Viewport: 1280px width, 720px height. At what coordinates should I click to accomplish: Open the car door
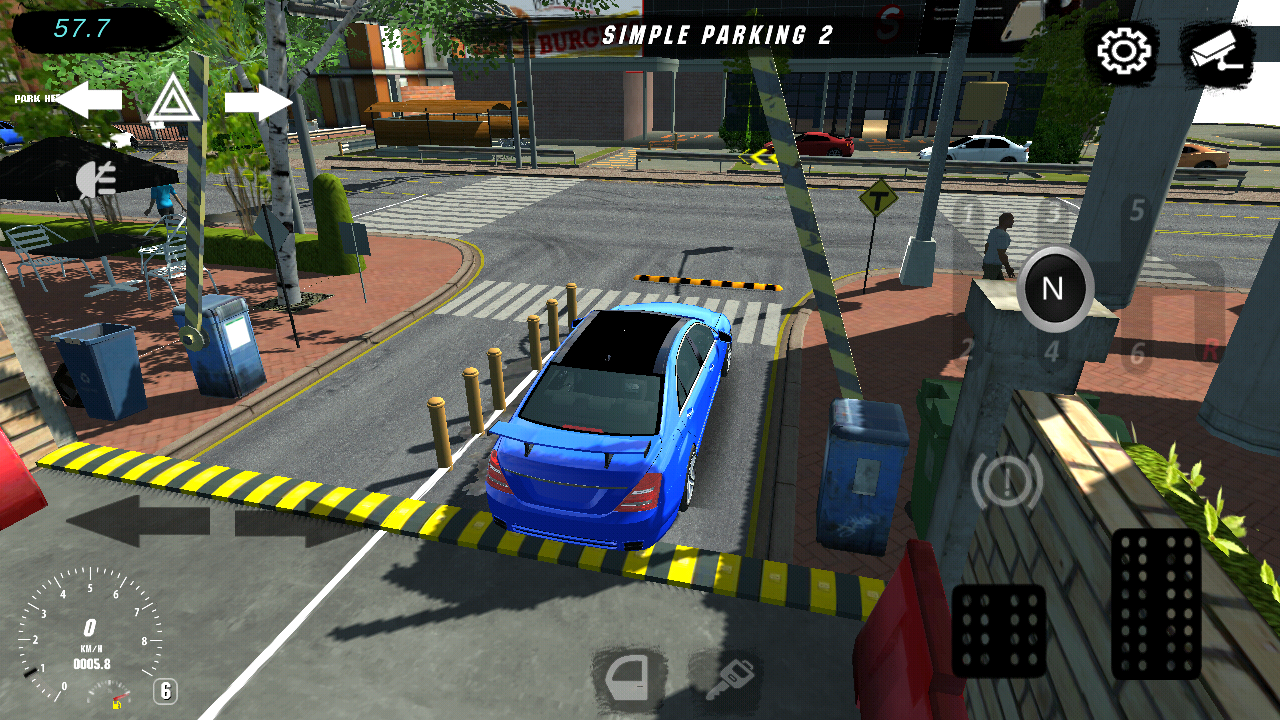630,680
